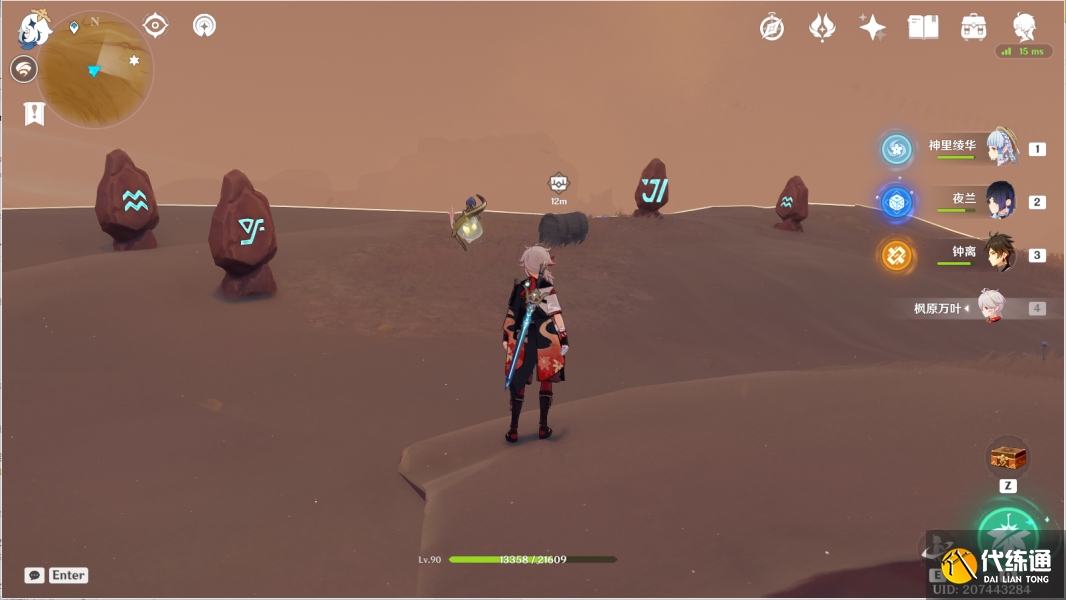Screen dimensions: 1066x600
Task: Open the winged Wish icon
Action: point(822,27)
